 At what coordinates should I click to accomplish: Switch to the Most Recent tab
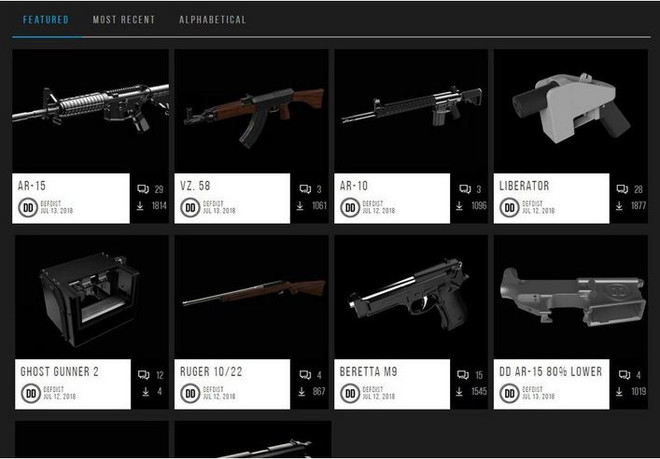(123, 20)
